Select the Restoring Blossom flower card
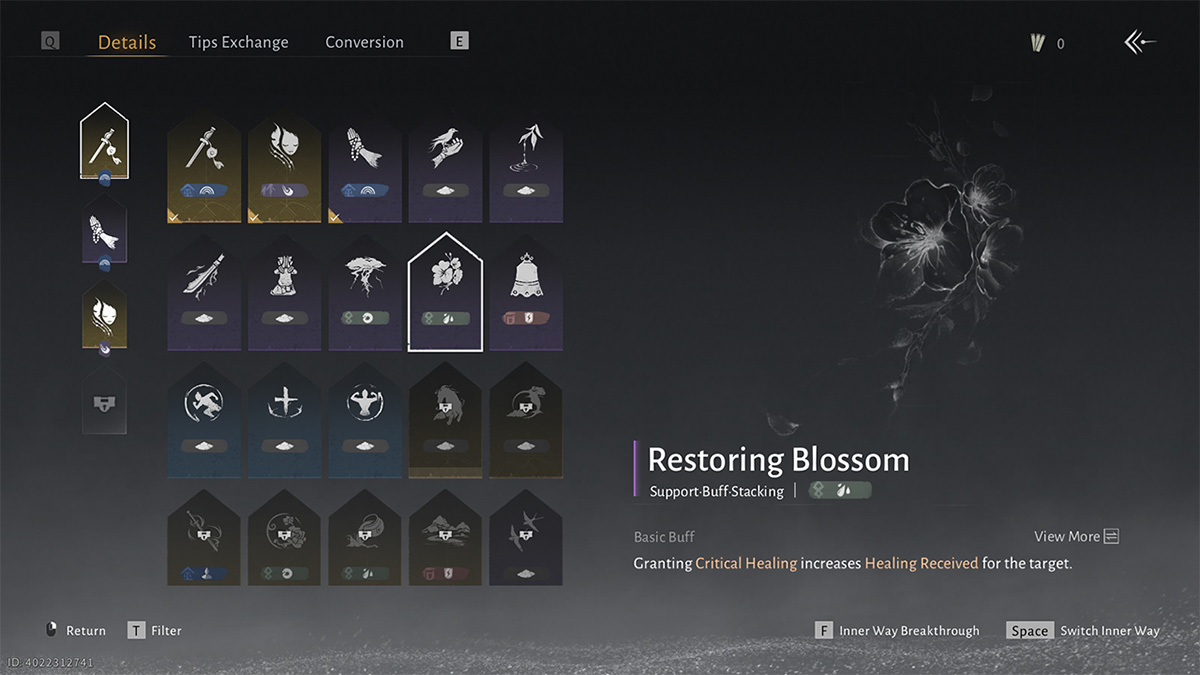1200x675 pixels. click(x=445, y=291)
